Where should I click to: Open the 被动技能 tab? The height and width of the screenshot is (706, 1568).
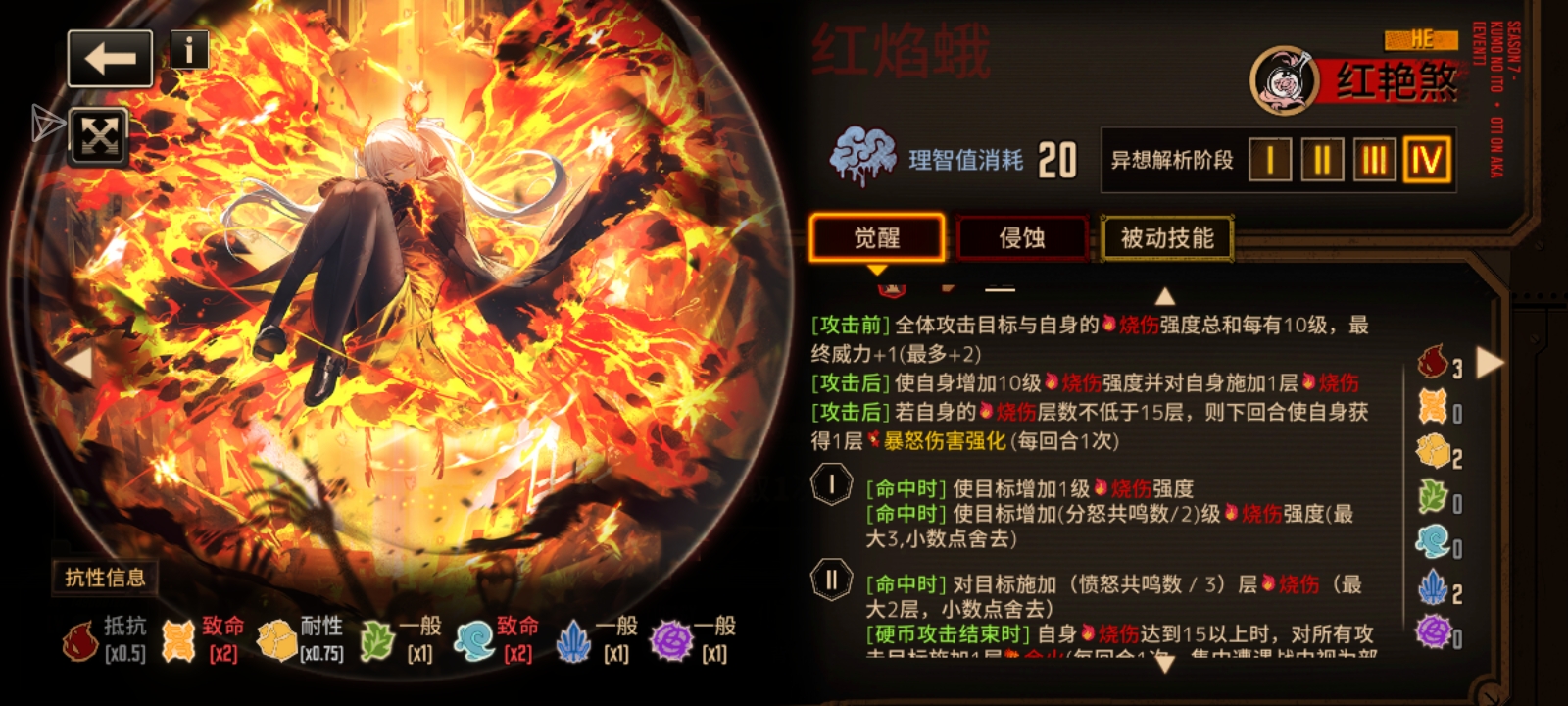[x=1168, y=237]
